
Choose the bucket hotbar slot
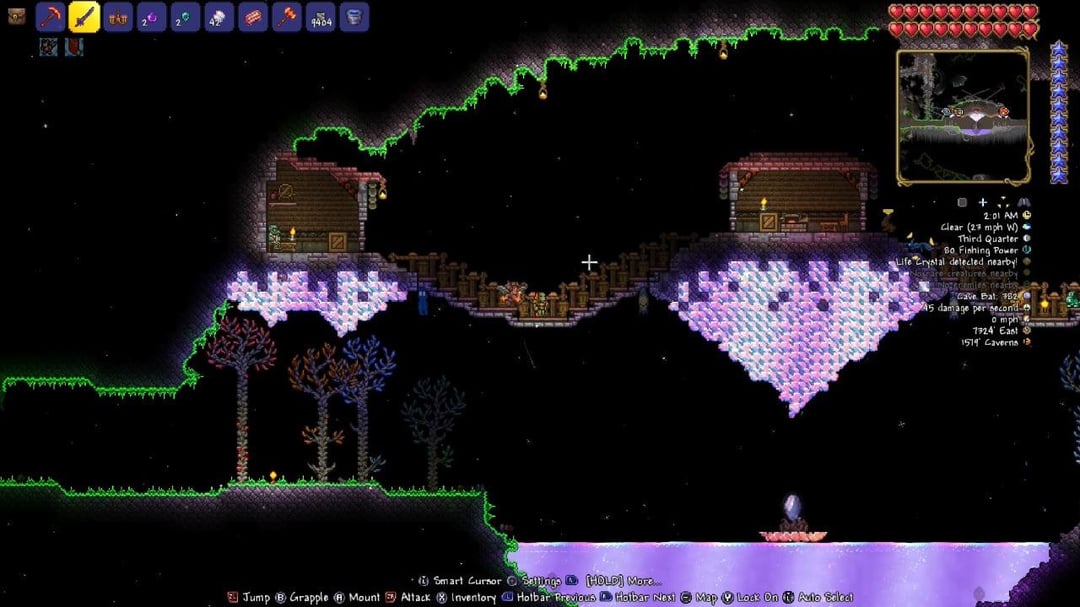(x=354, y=17)
